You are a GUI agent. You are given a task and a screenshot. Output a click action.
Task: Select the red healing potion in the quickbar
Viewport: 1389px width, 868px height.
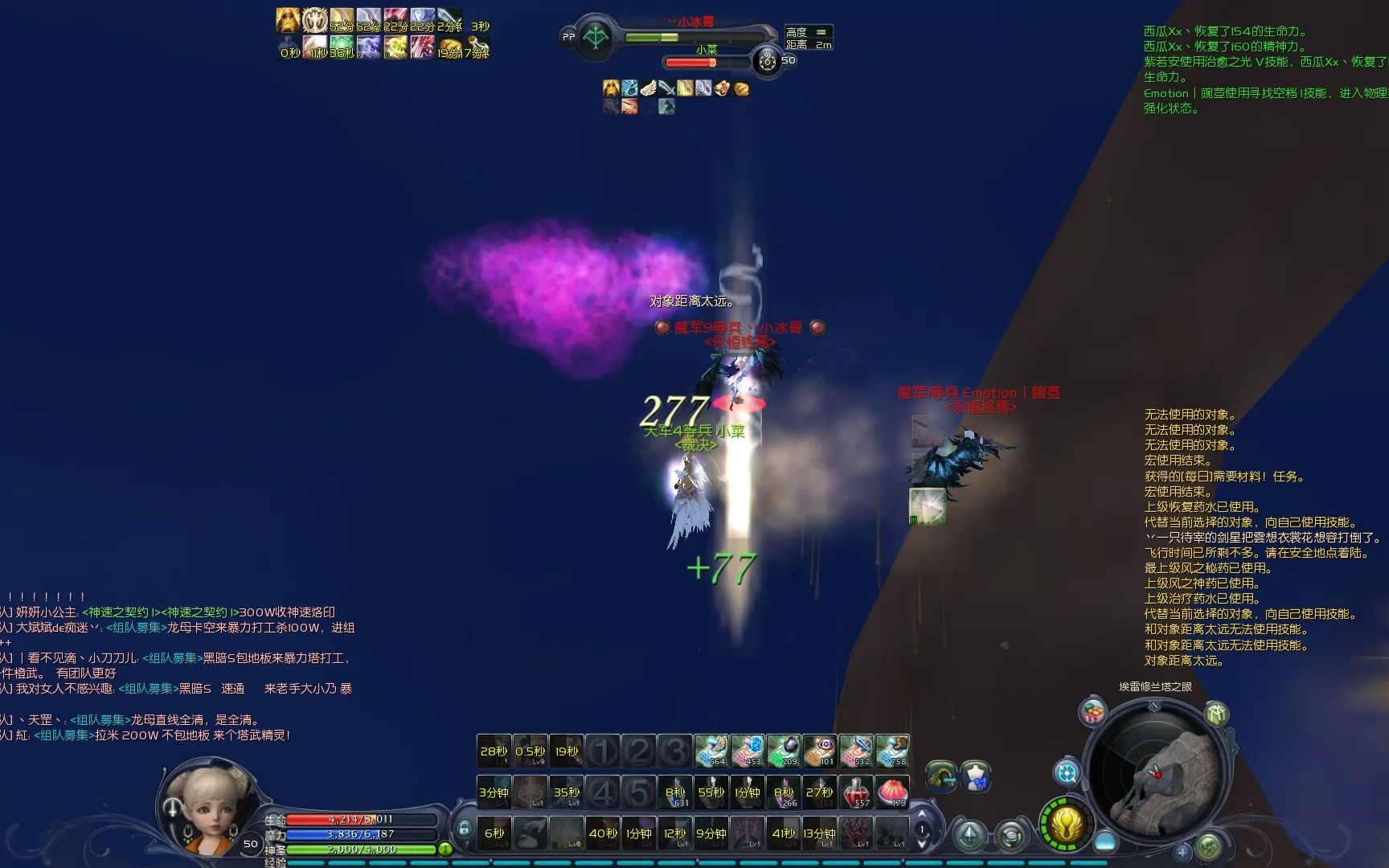(x=854, y=792)
